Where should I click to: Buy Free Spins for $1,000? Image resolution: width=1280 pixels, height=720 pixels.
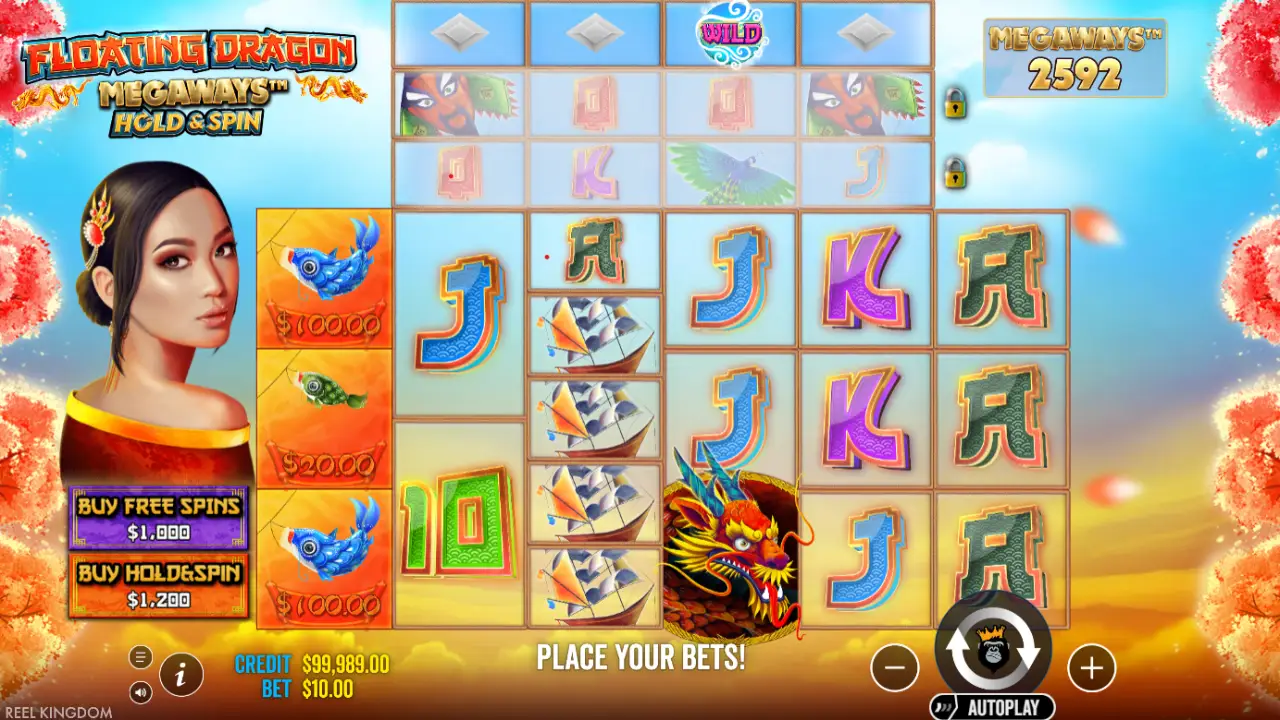[158, 518]
